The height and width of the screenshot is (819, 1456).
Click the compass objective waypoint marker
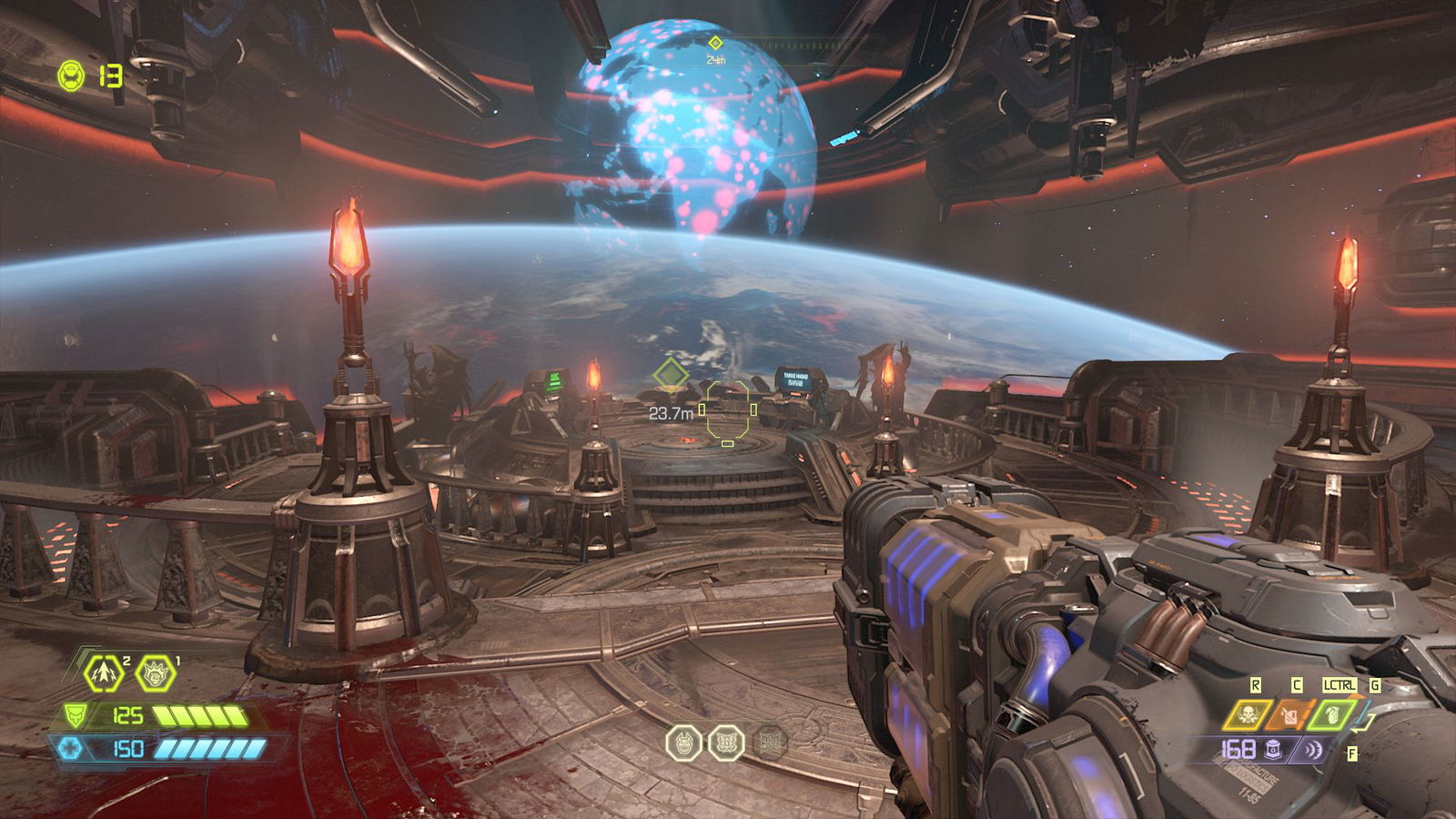pyautogui.click(x=715, y=43)
